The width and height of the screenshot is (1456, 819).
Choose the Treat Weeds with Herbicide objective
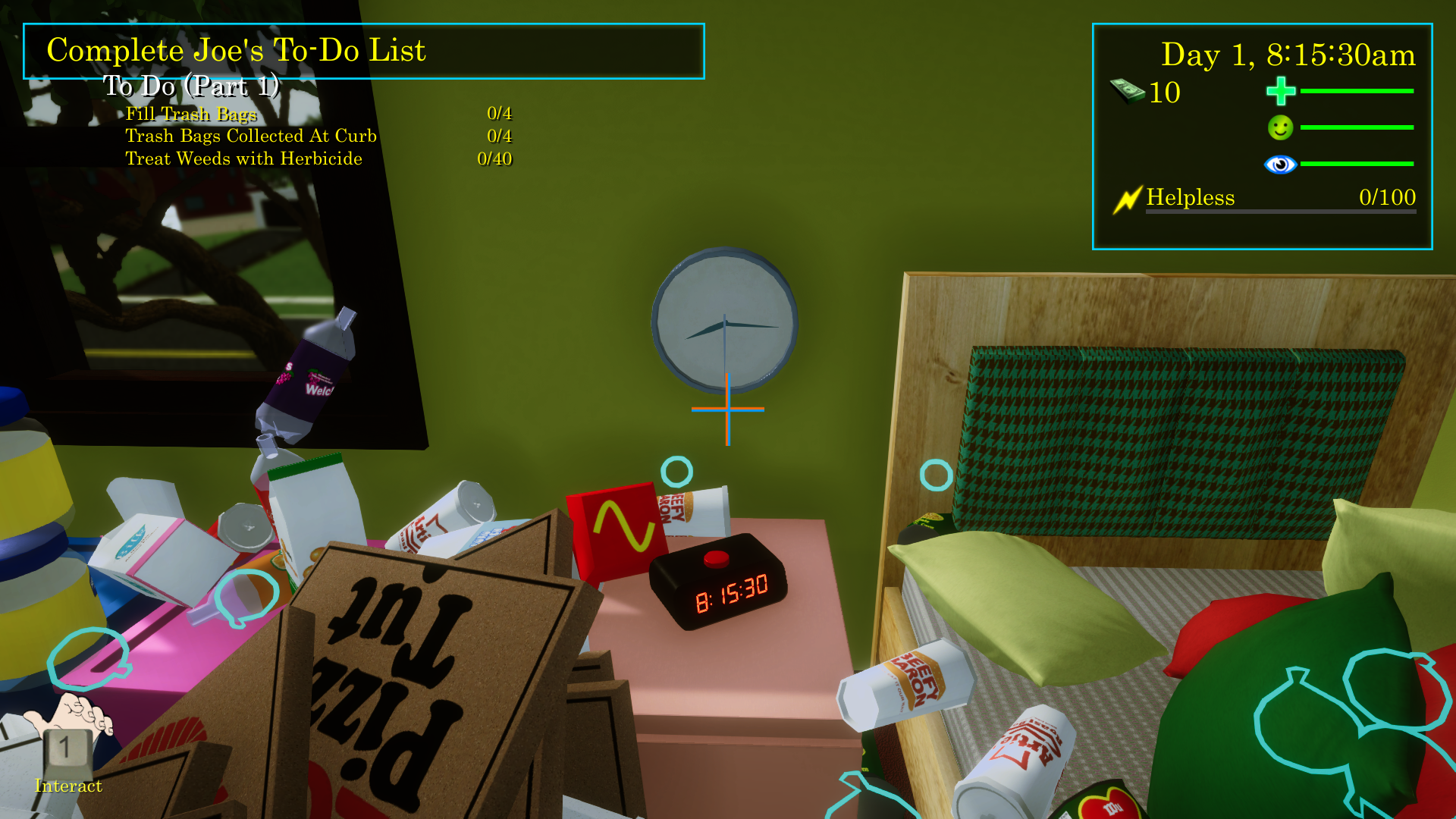click(243, 158)
